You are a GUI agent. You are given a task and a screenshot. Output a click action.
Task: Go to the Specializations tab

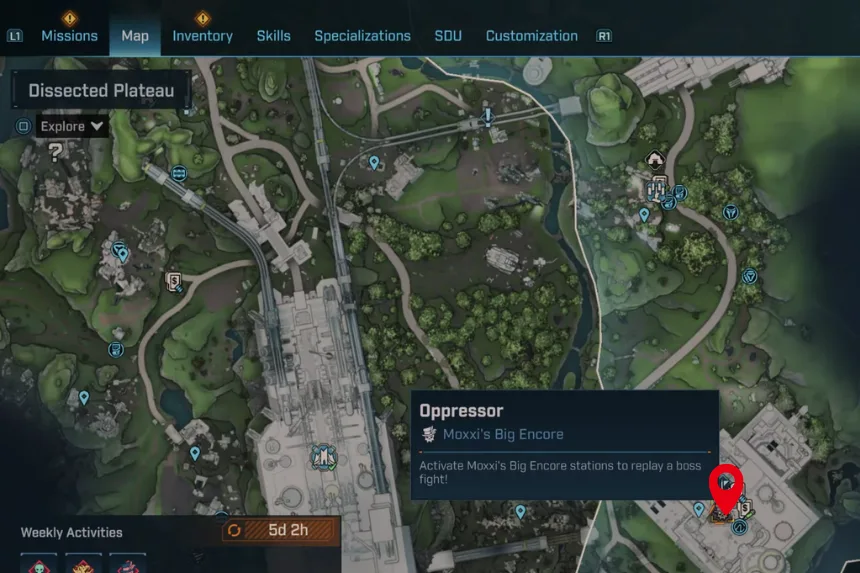(362, 36)
